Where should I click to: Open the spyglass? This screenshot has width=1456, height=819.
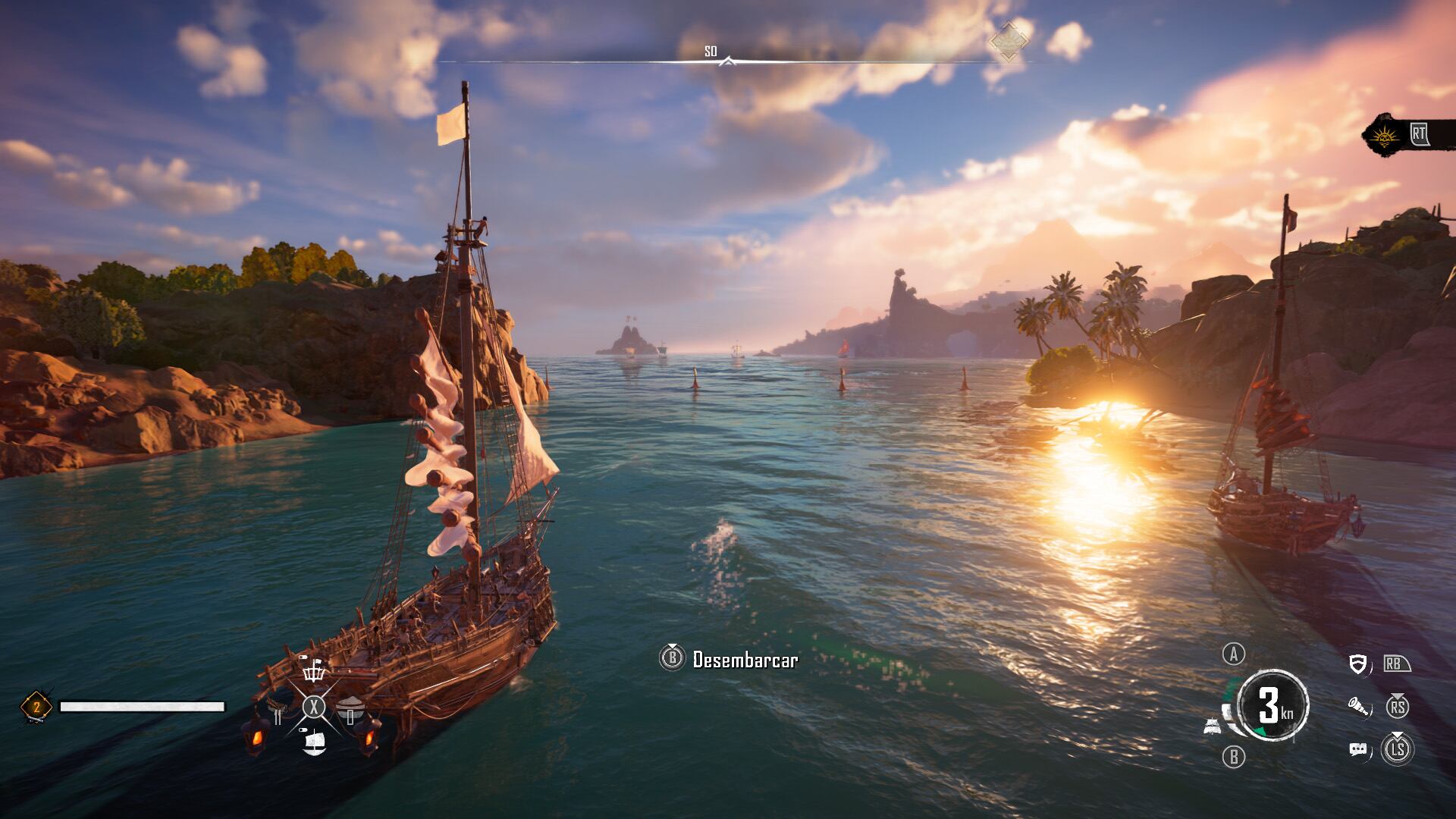click(x=1360, y=708)
